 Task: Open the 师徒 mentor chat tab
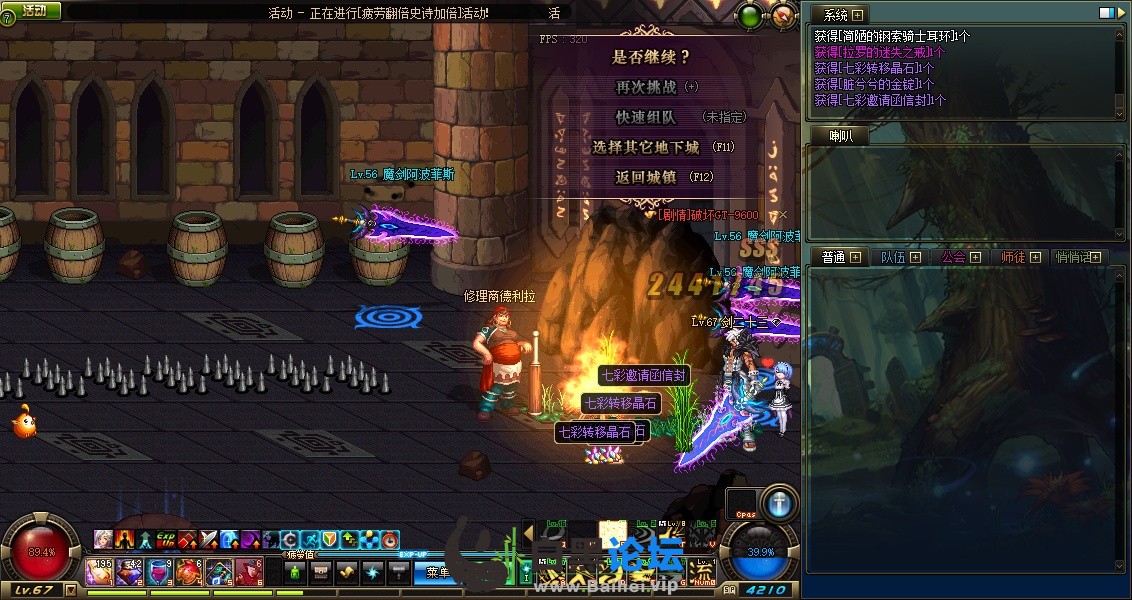click(1013, 257)
